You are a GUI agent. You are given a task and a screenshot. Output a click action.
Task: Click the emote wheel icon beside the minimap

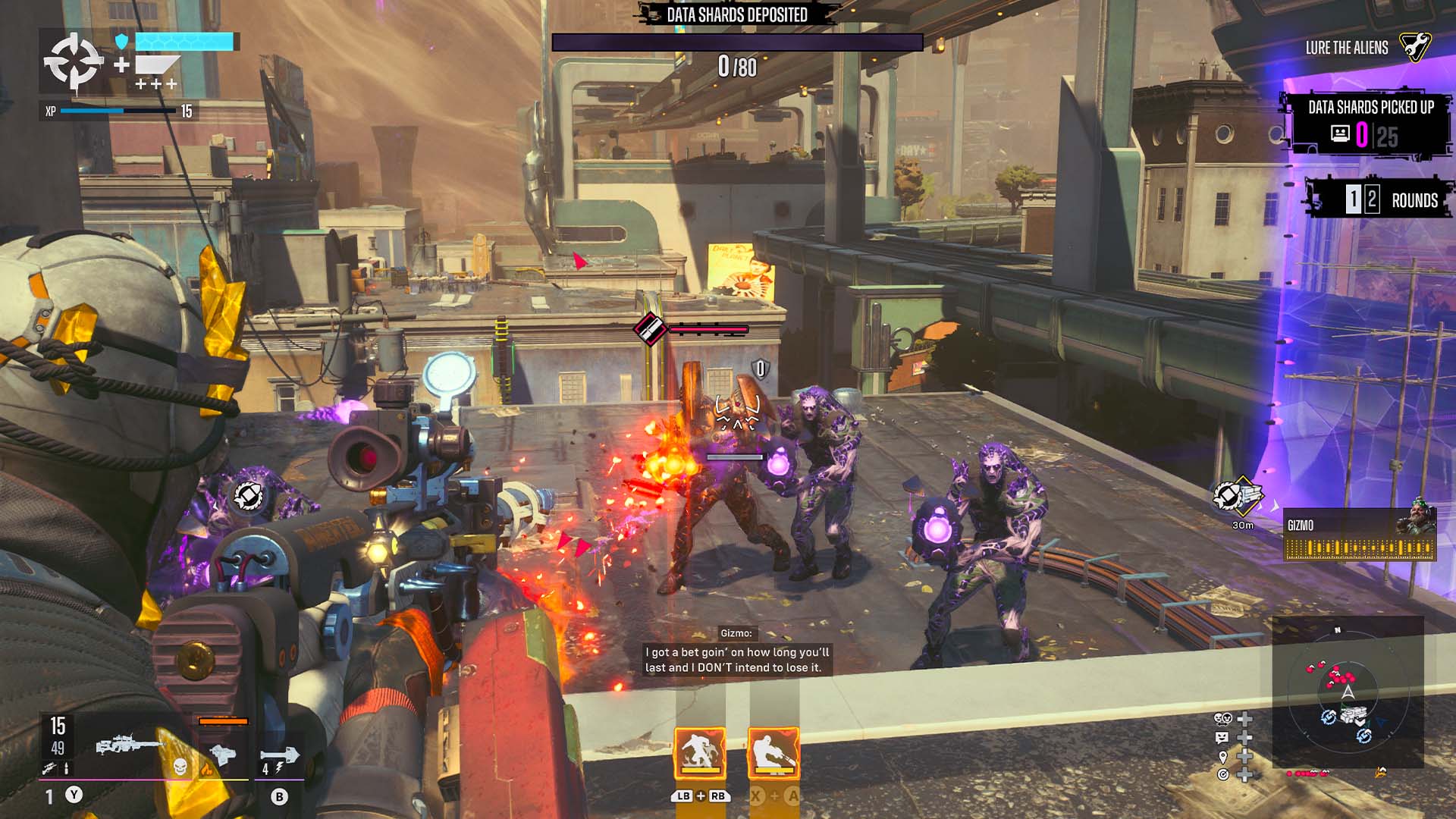(1222, 719)
